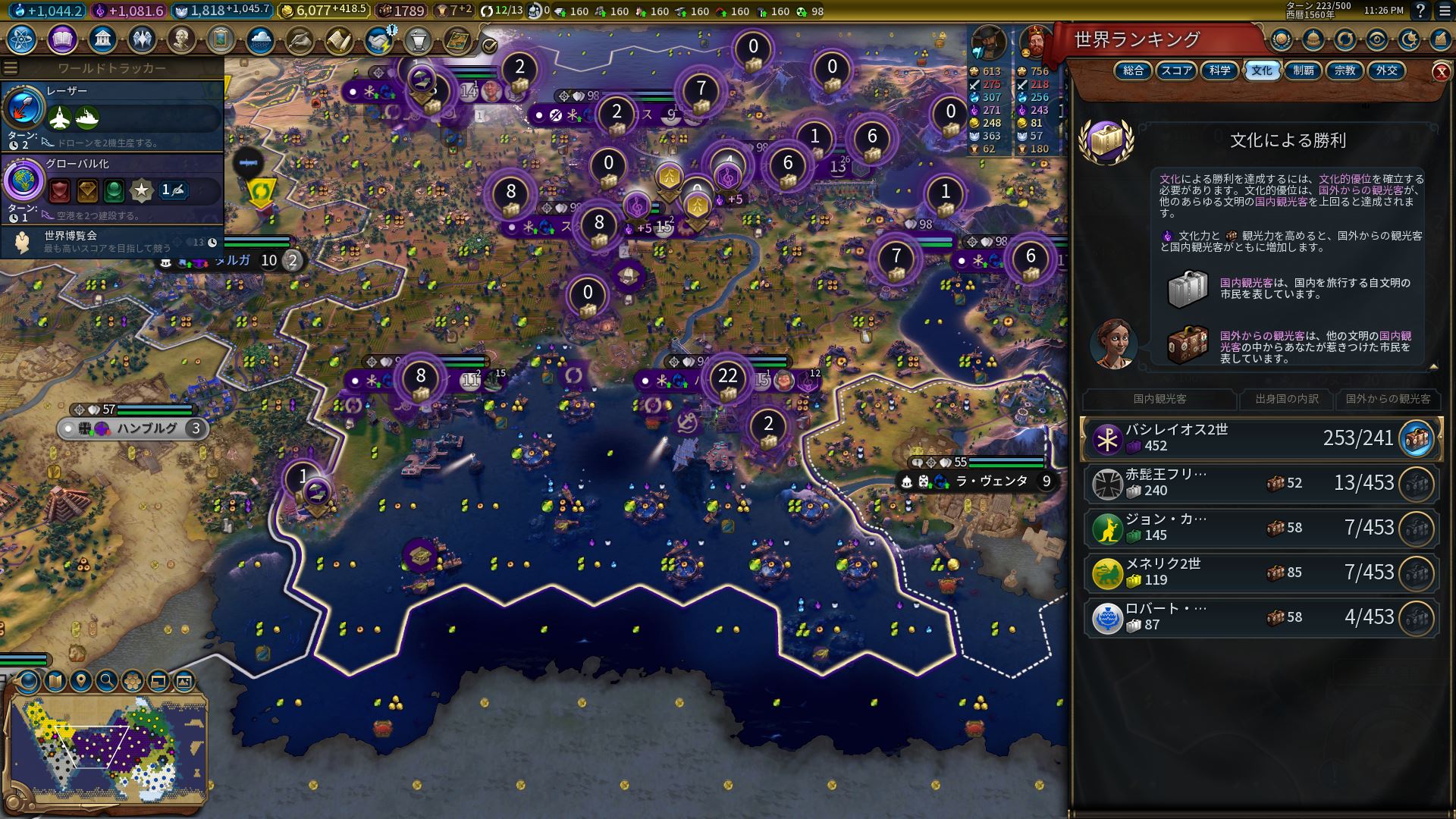Open the Great People portrait icon

click(x=181, y=39)
